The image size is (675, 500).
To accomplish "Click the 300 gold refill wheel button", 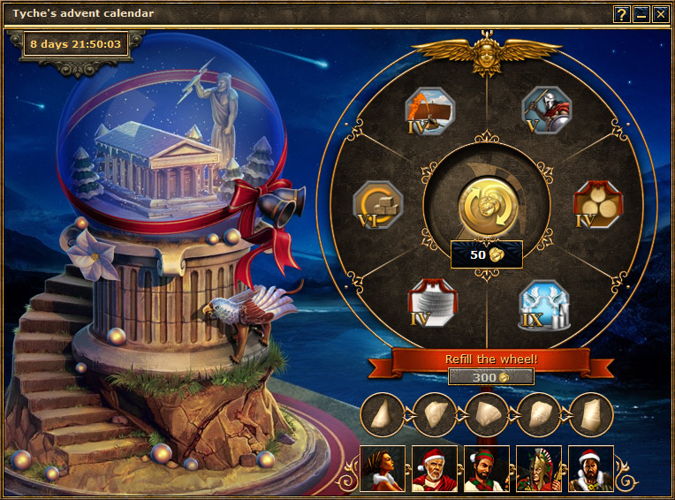I will click(x=490, y=377).
